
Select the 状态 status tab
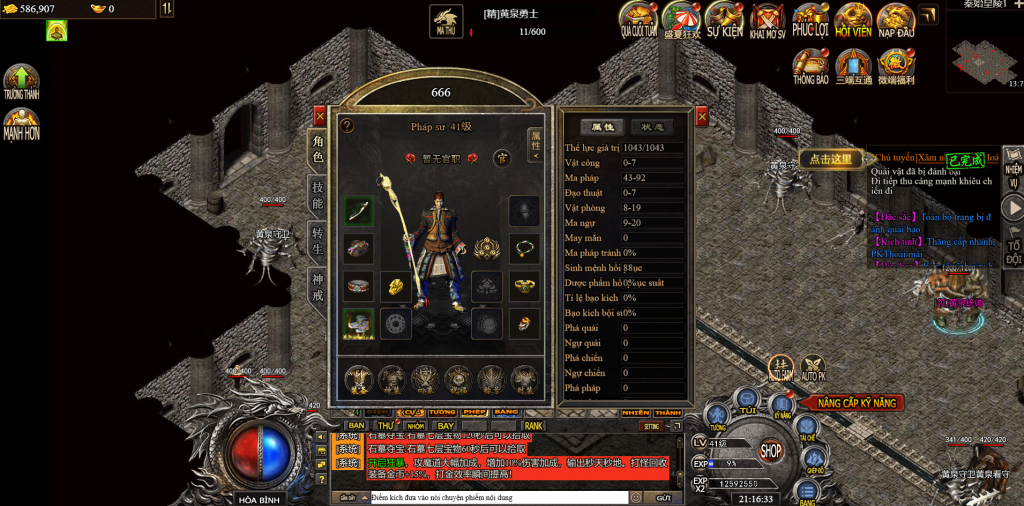click(x=651, y=127)
